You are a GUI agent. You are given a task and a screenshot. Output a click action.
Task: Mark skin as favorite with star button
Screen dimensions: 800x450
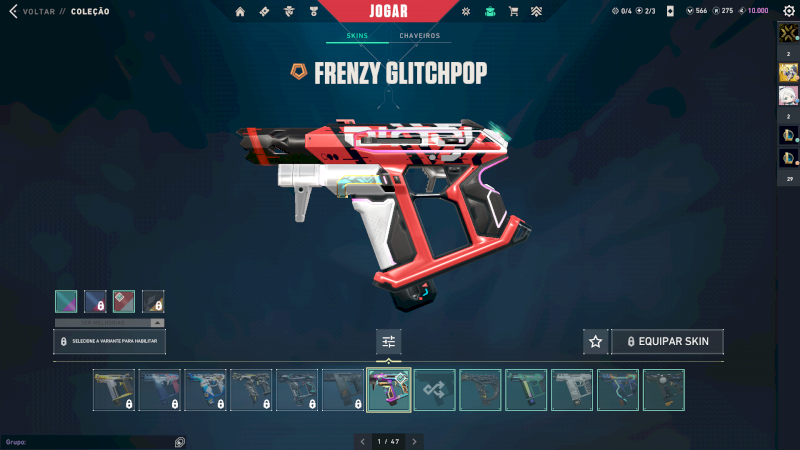point(596,342)
